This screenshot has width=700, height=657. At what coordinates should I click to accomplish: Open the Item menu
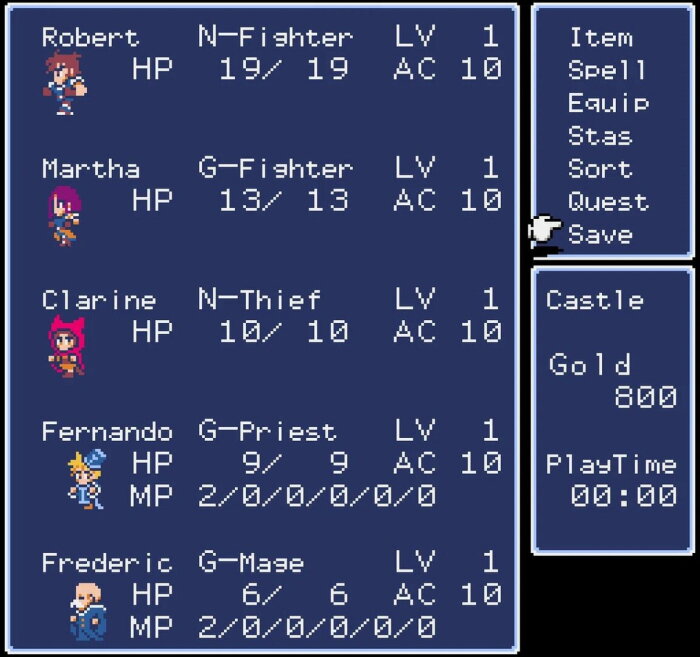click(x=600, y=38)
